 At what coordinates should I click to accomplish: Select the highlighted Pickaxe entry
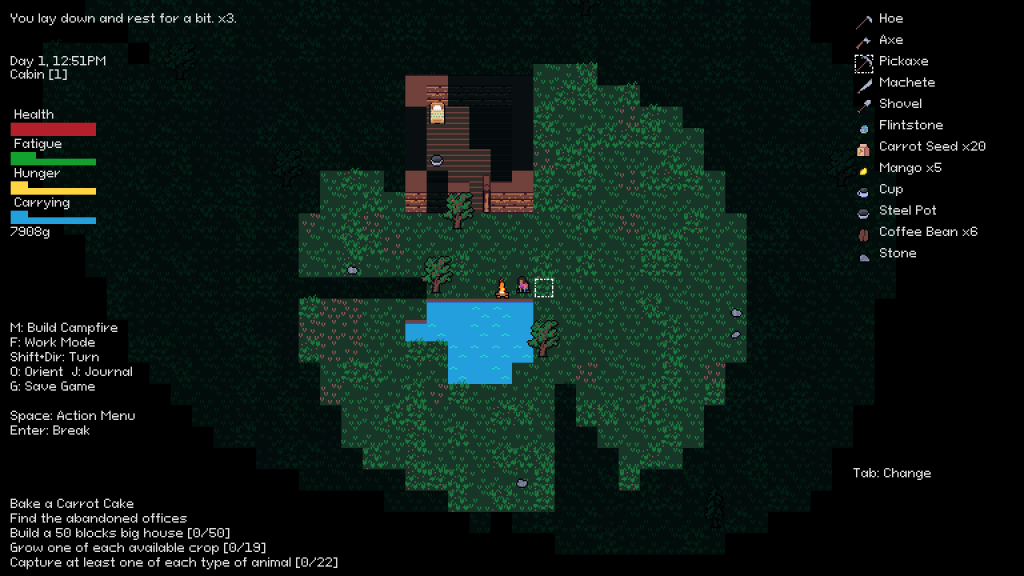pos(903,62)
